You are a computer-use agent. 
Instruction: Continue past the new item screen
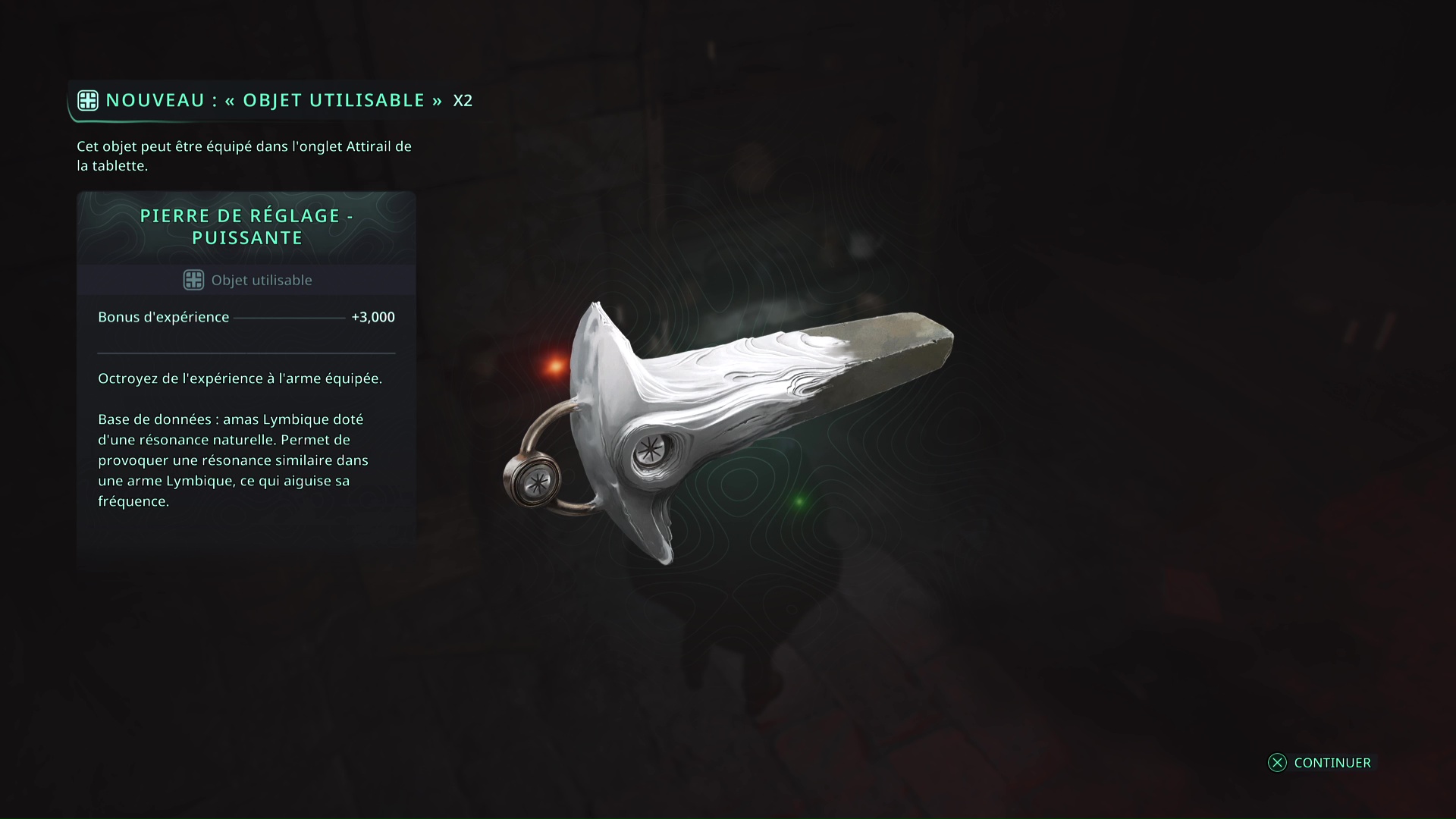(1319, 763)
